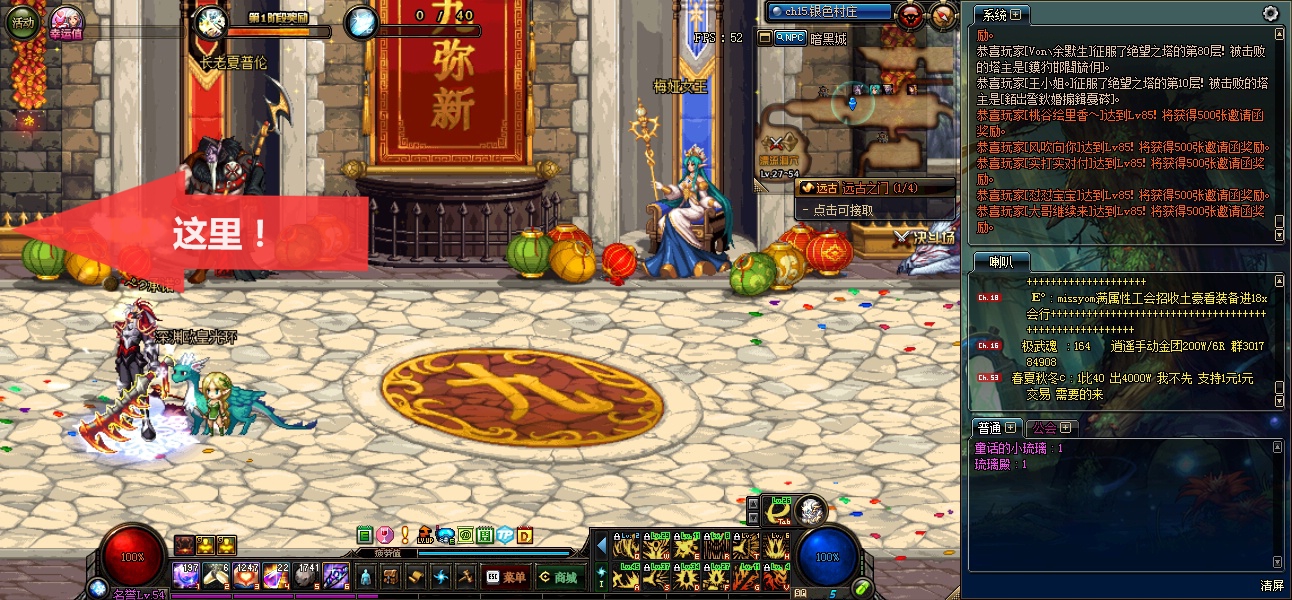Use the consumable with 1247 count
The height and width of the screenshot is (600, 1292).
(x=247, y=574)
